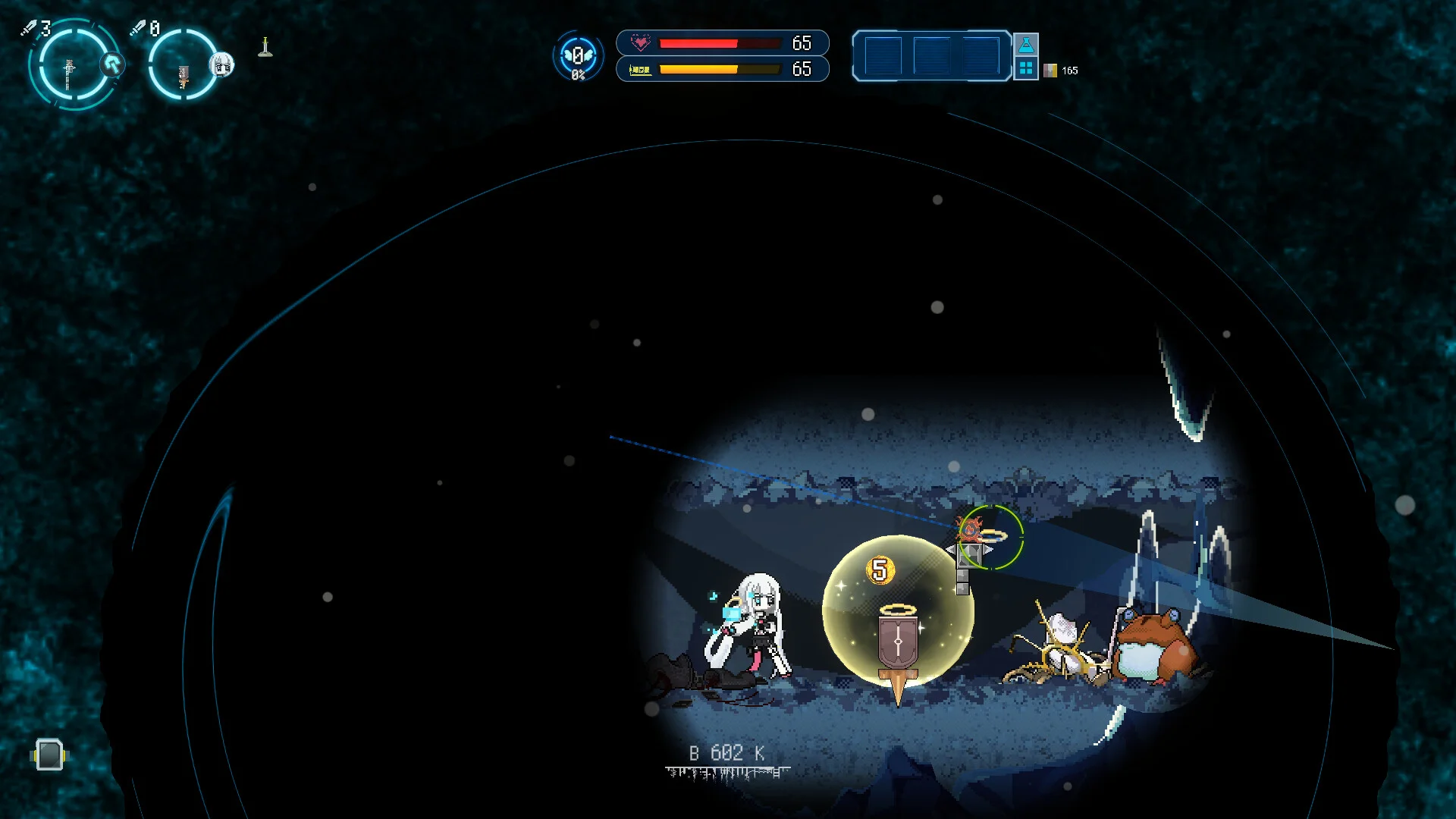Screen dimensions: 1456x819
Task: Click the grey device icon with yellow clasps
Action: pyautogui.click(x=49, y=755)
